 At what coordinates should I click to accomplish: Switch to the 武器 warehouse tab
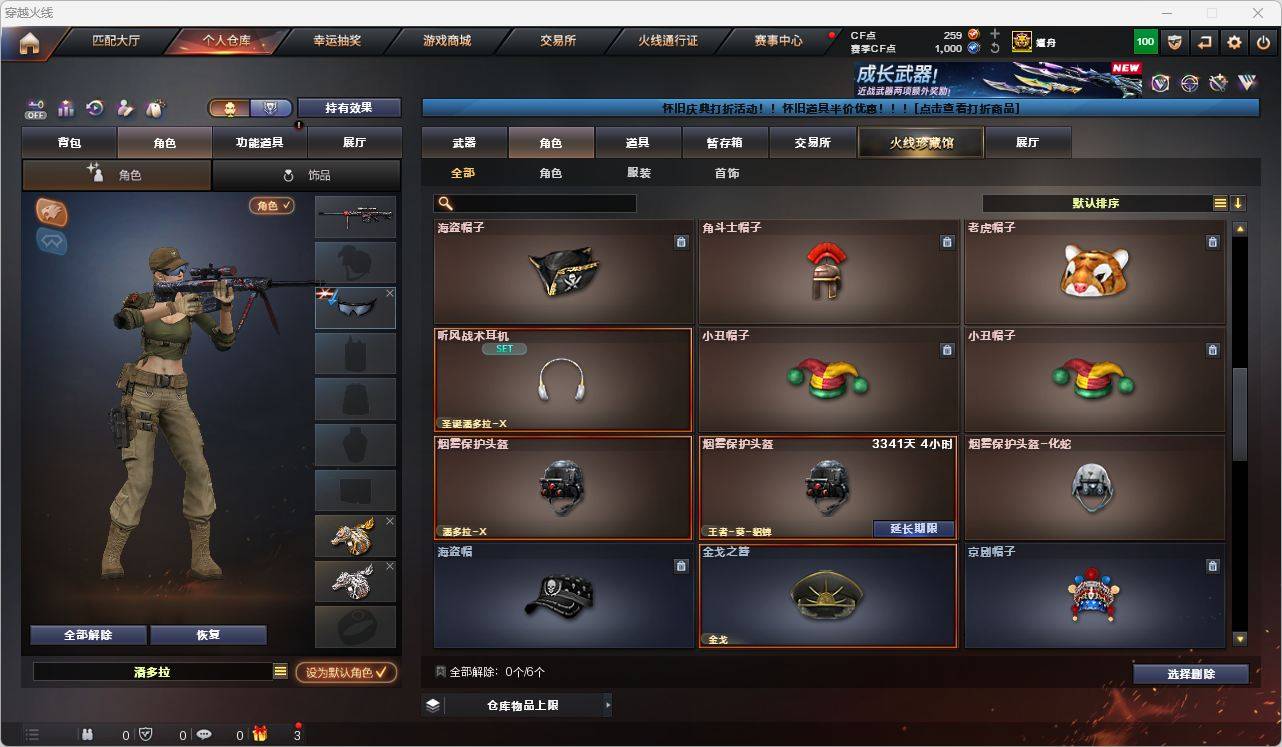pyautogui.click(x=463, y=142)
